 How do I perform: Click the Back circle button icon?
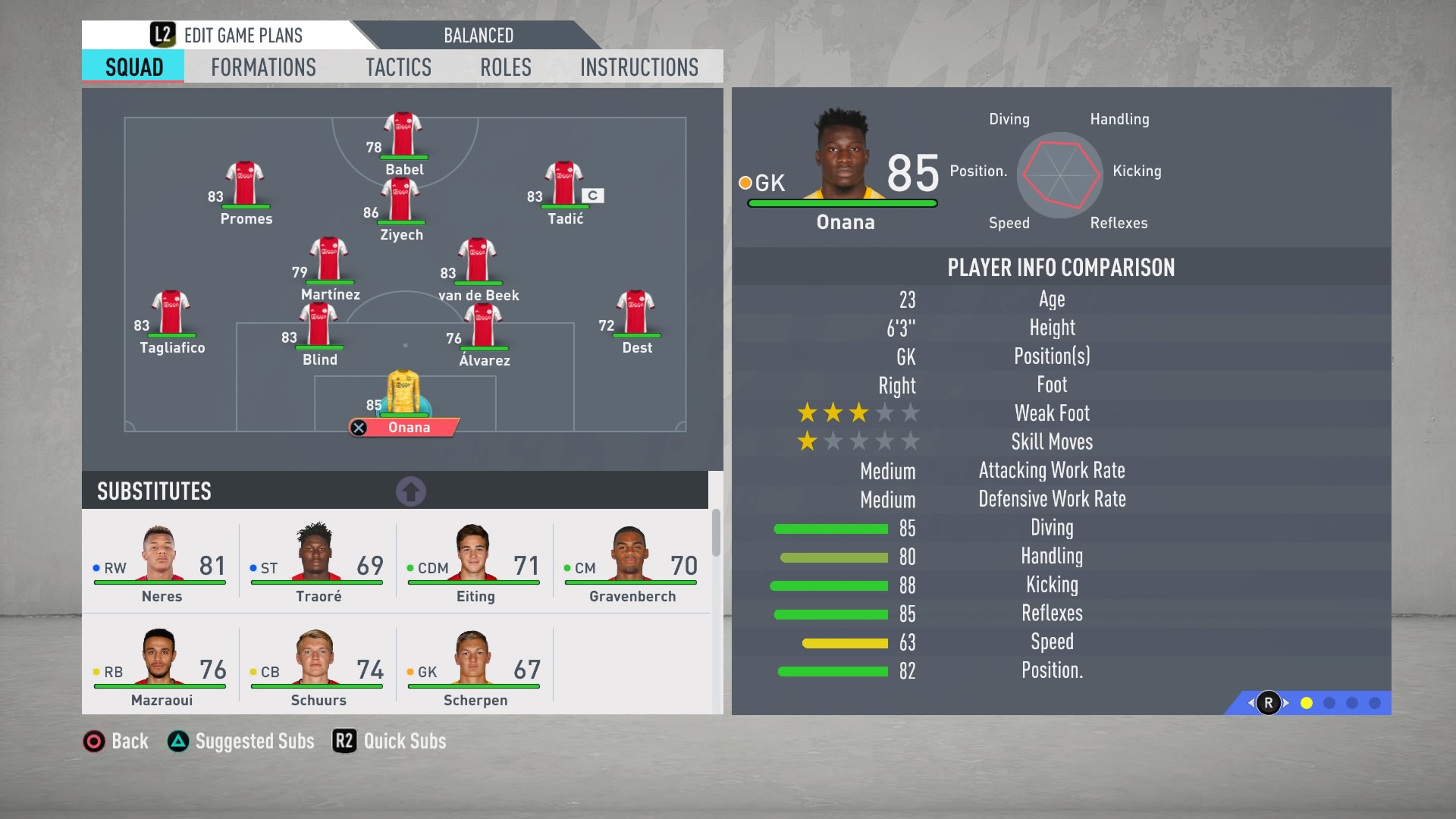(x=93, y=741)
